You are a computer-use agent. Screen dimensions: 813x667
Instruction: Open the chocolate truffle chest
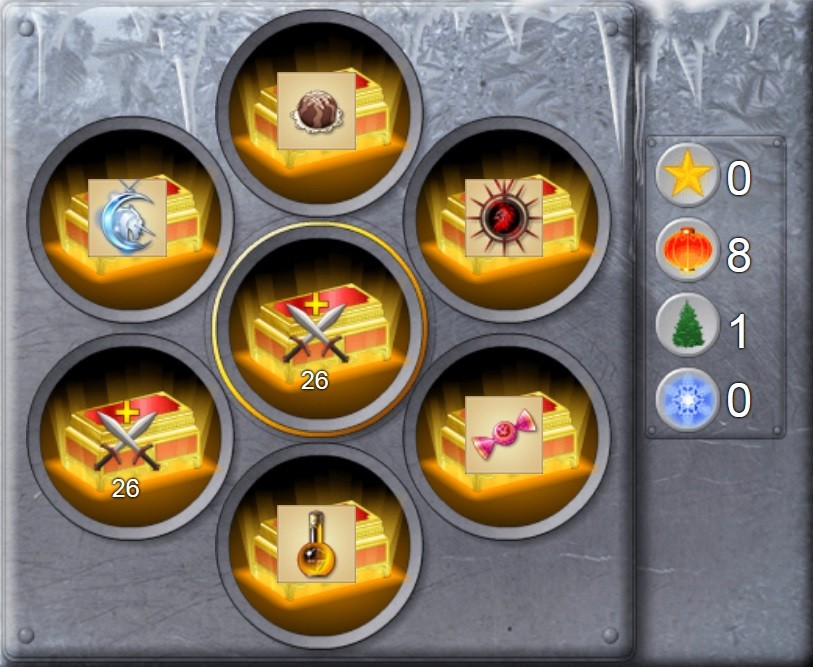317,111
